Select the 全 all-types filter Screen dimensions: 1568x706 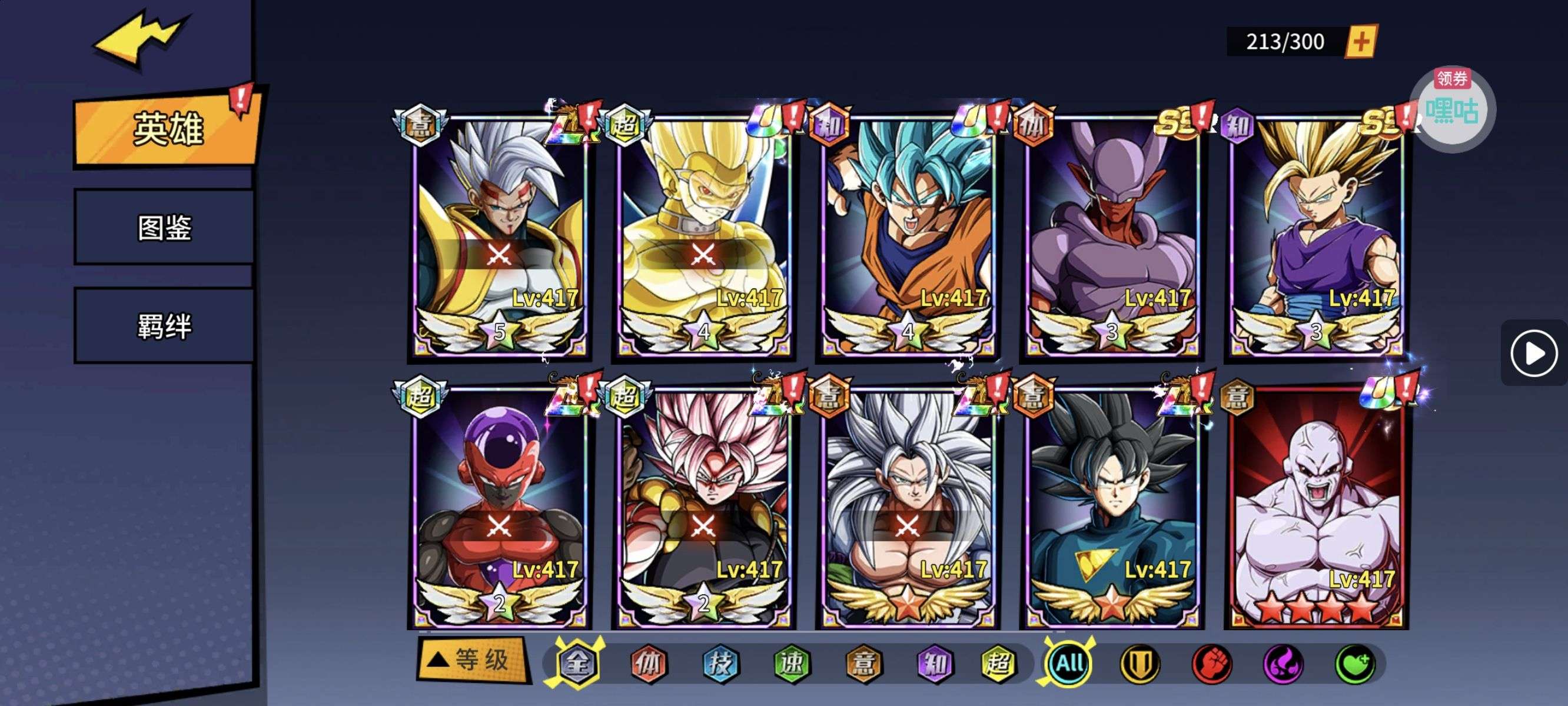pos(576,664)
